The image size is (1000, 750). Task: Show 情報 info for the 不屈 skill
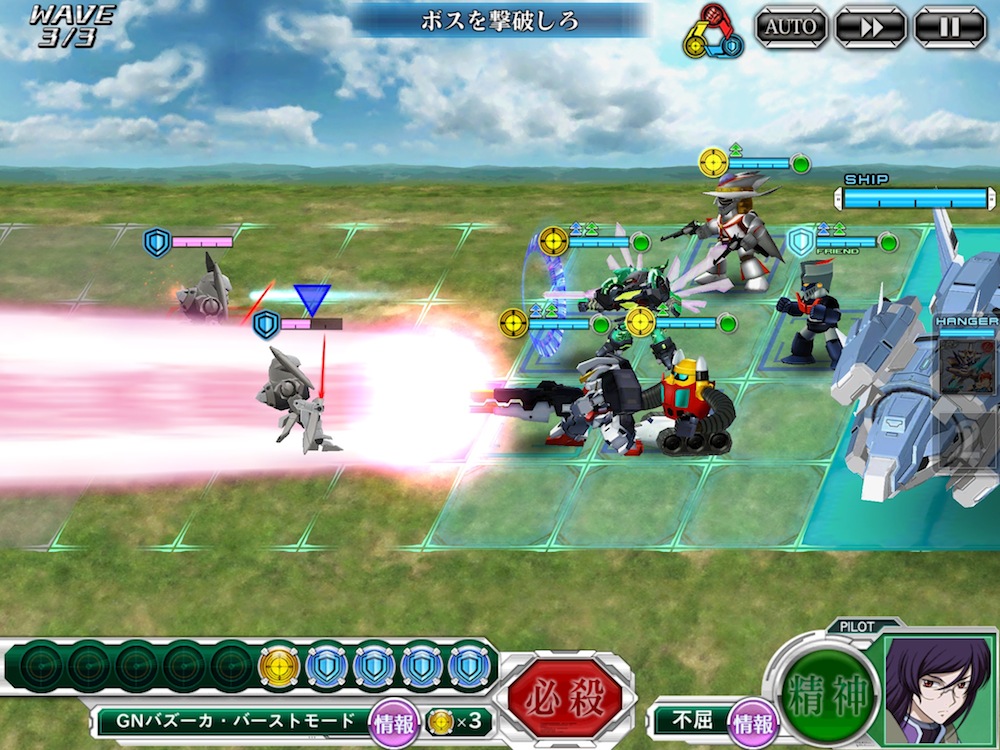pos(752,721)
